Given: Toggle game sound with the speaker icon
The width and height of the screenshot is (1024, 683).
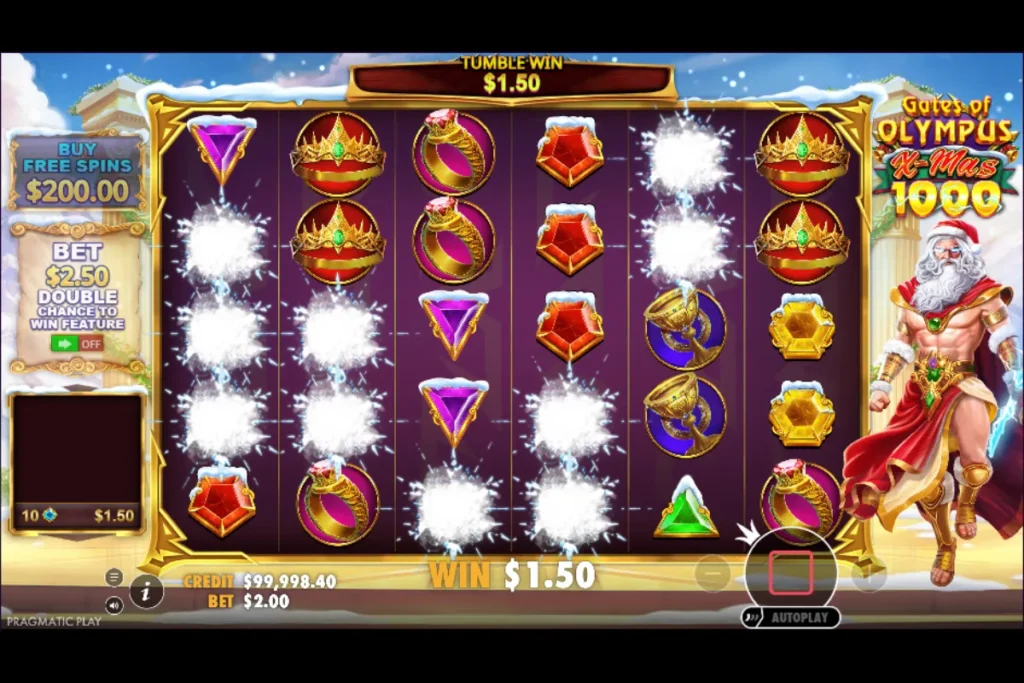Looking at the screenshot, I should tap(114, 605).
